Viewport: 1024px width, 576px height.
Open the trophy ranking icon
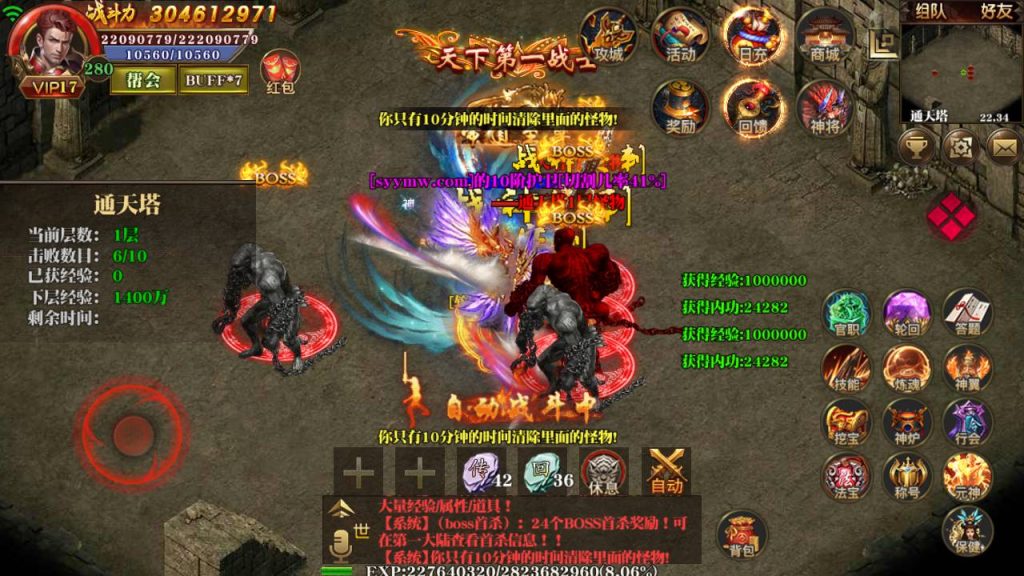916,147
